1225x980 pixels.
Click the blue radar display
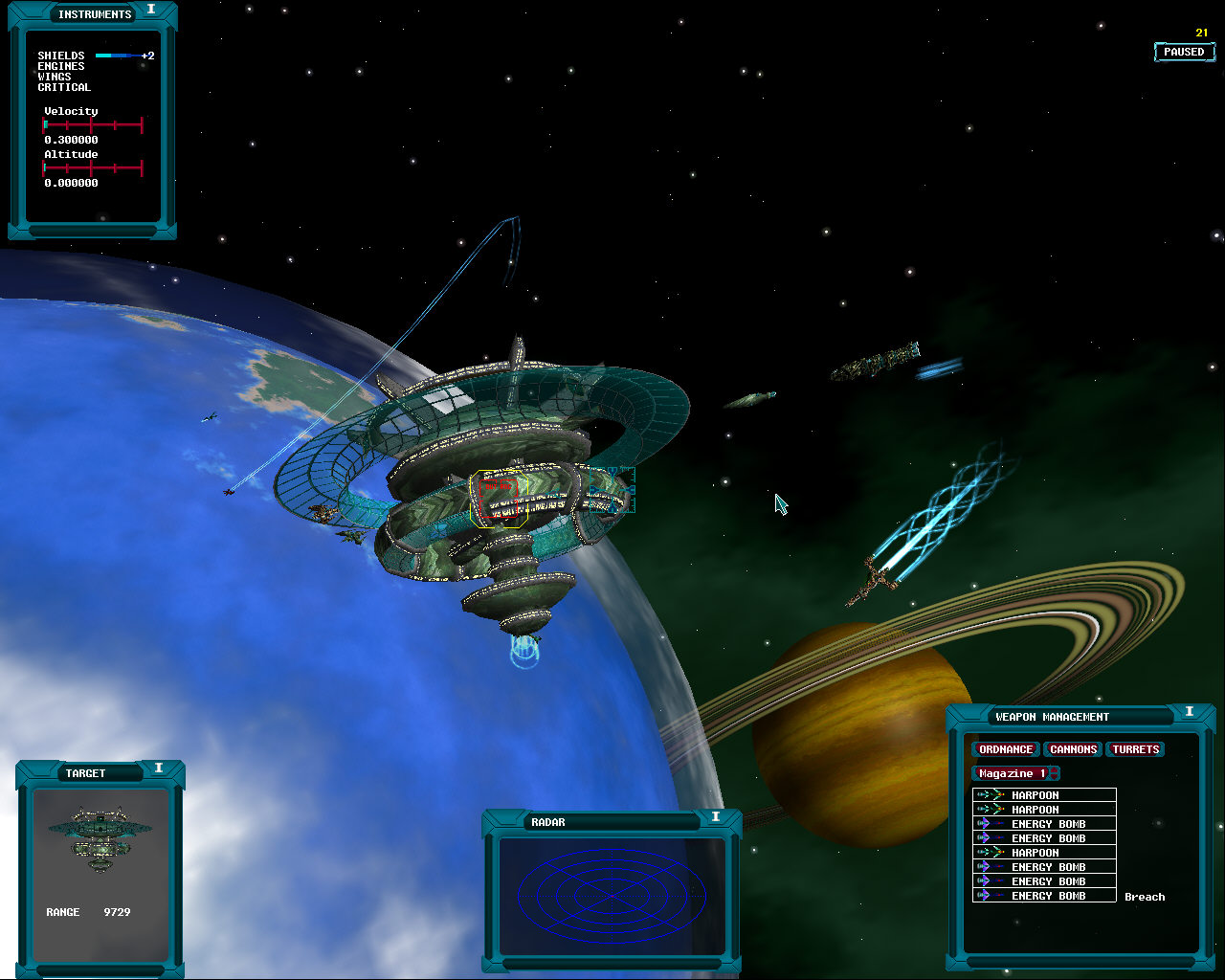[612, 891]
